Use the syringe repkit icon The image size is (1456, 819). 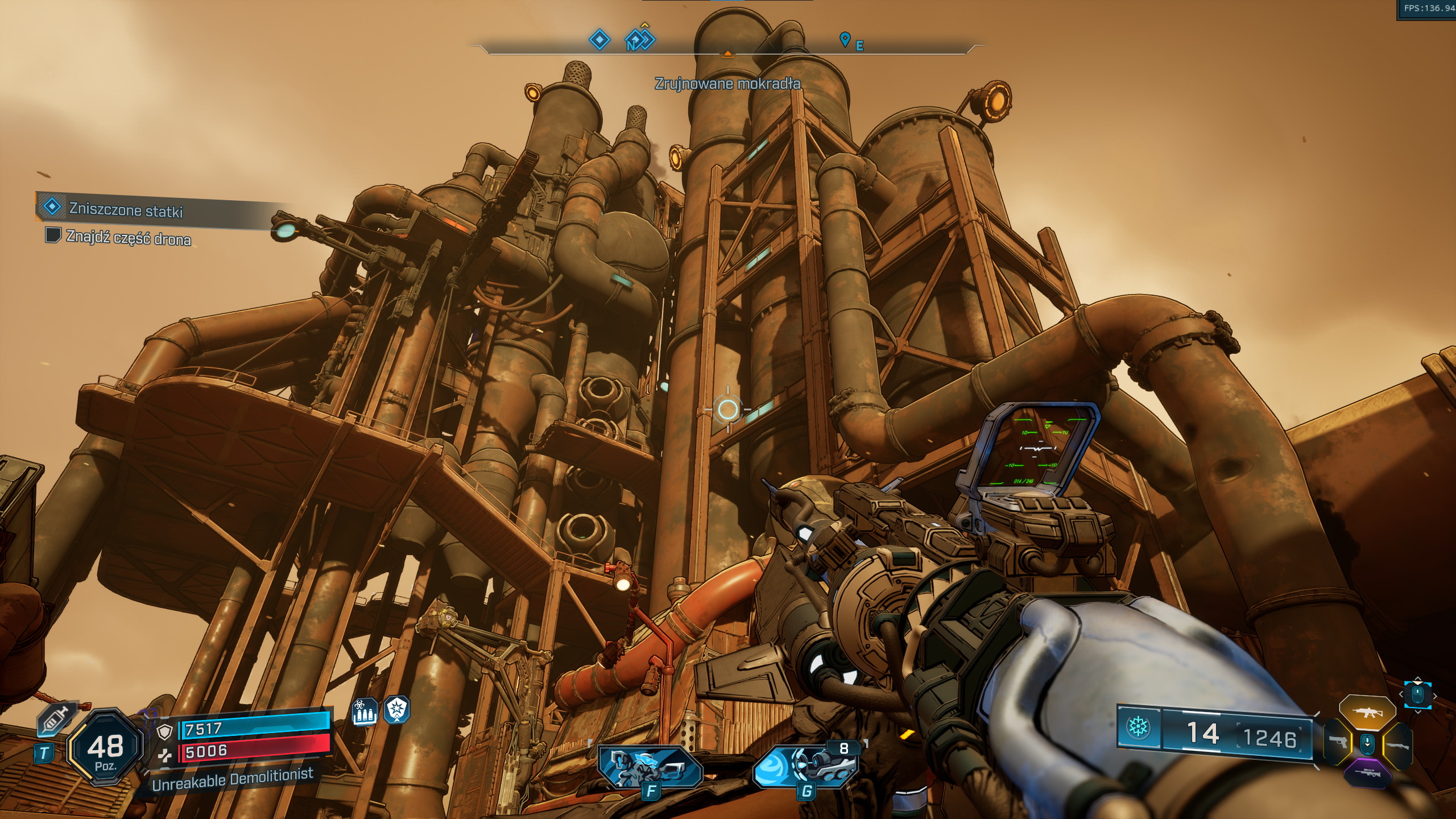(56, 721)
